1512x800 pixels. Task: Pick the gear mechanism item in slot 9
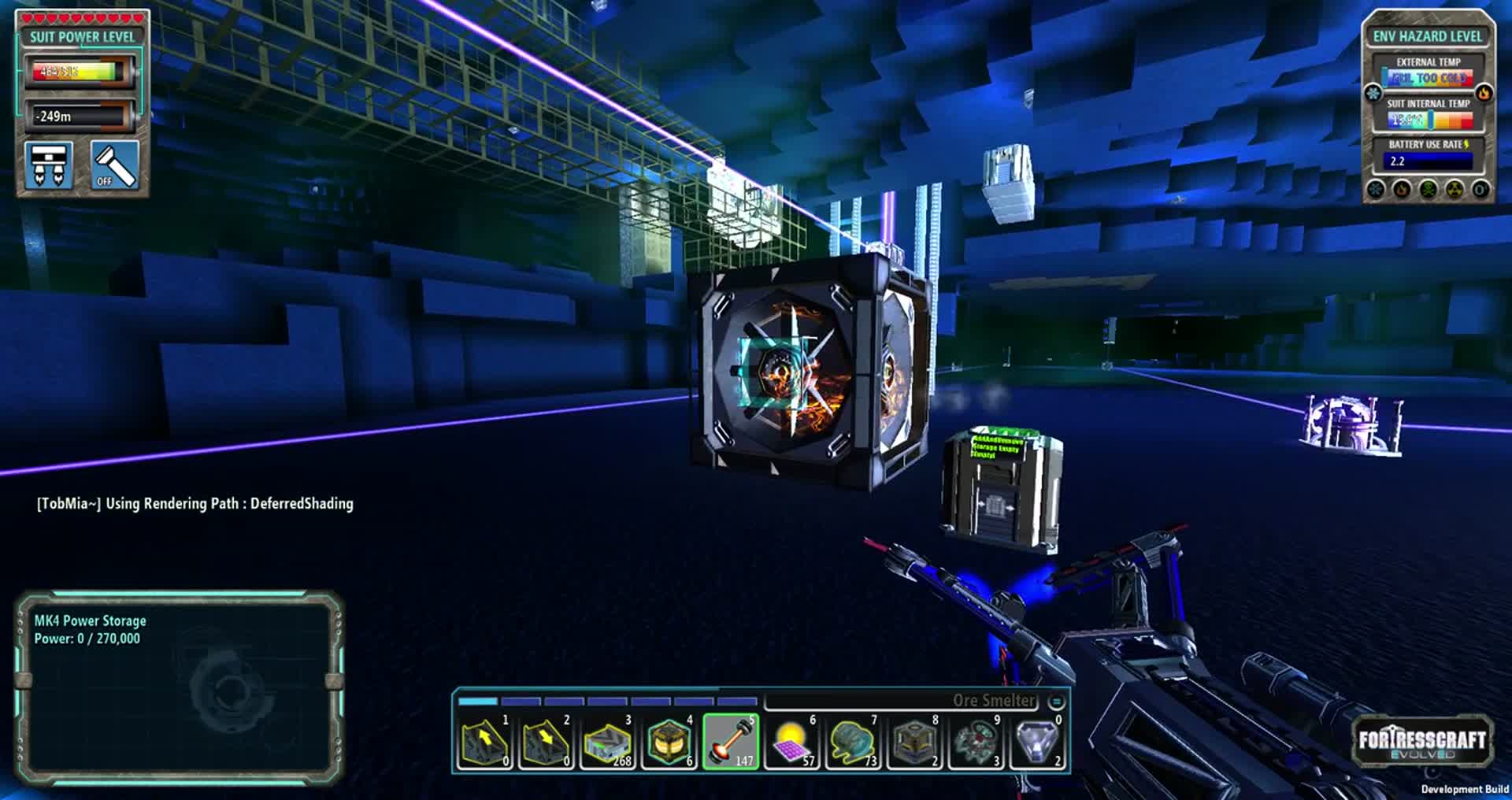[976, 742]
